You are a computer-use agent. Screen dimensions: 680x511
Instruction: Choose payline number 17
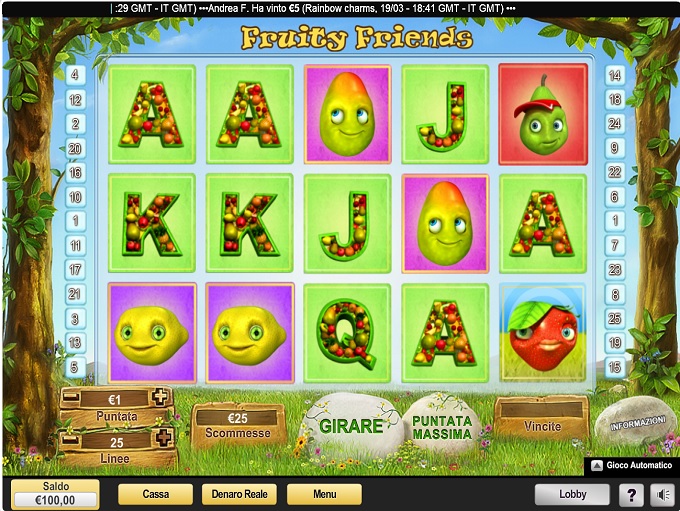click(x=76, y=270)
